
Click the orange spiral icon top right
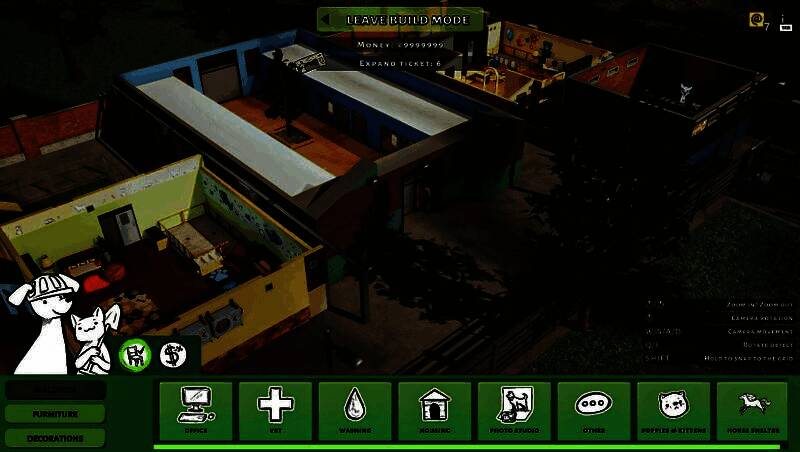757,19
